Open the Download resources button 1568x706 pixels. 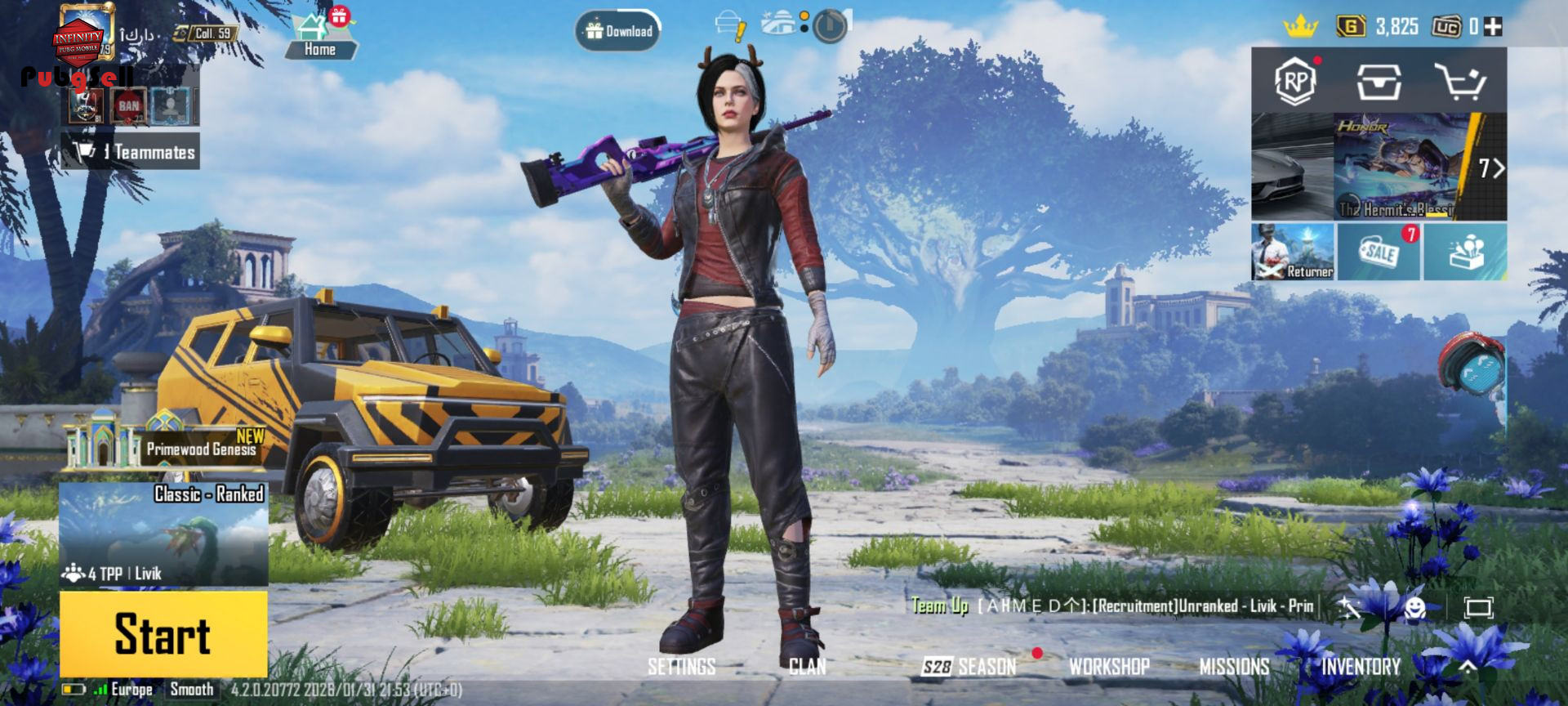[x=618, y=31]
